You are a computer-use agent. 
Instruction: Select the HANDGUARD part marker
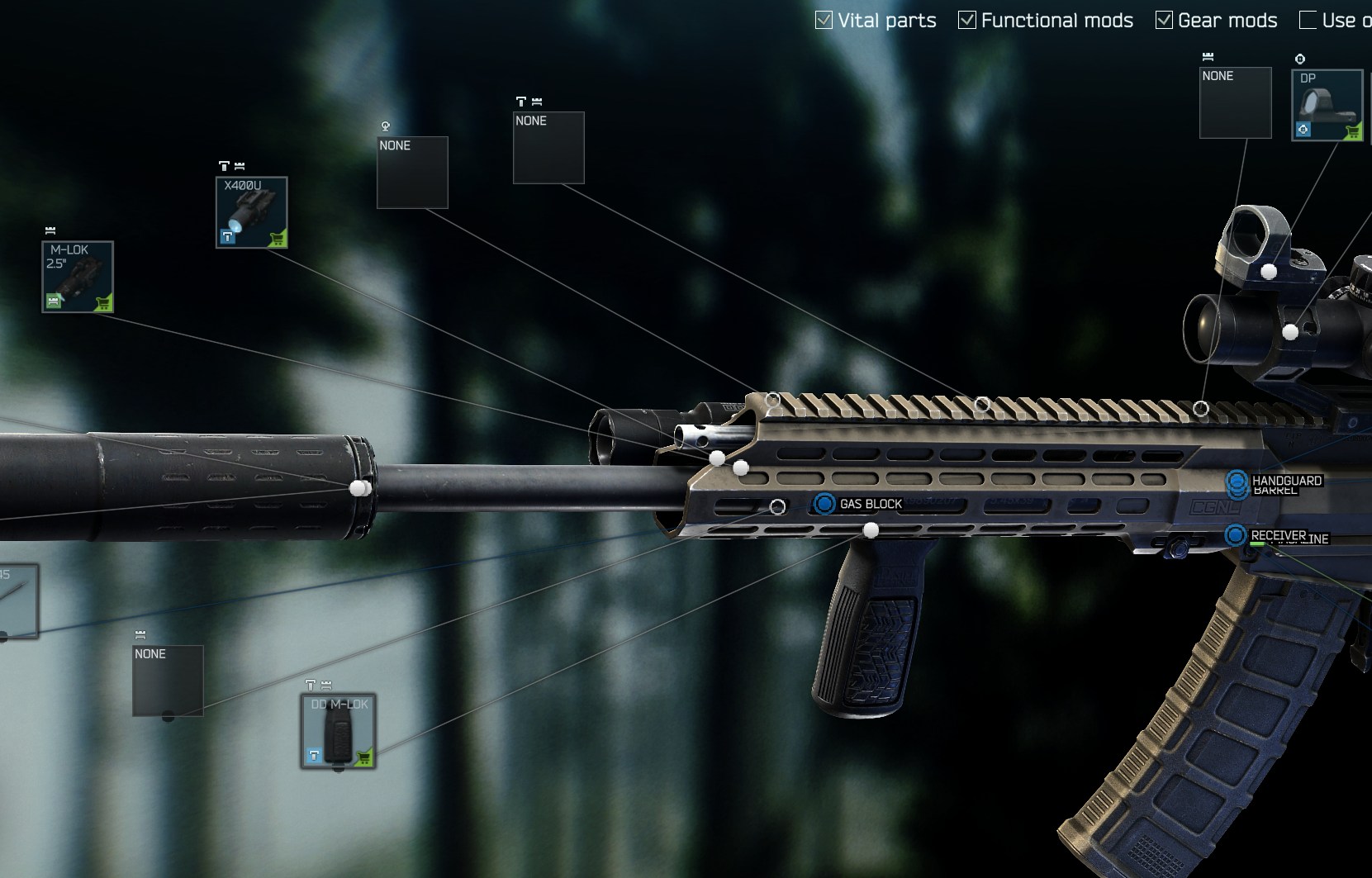pyautogui.click(x=1237, y=480)
